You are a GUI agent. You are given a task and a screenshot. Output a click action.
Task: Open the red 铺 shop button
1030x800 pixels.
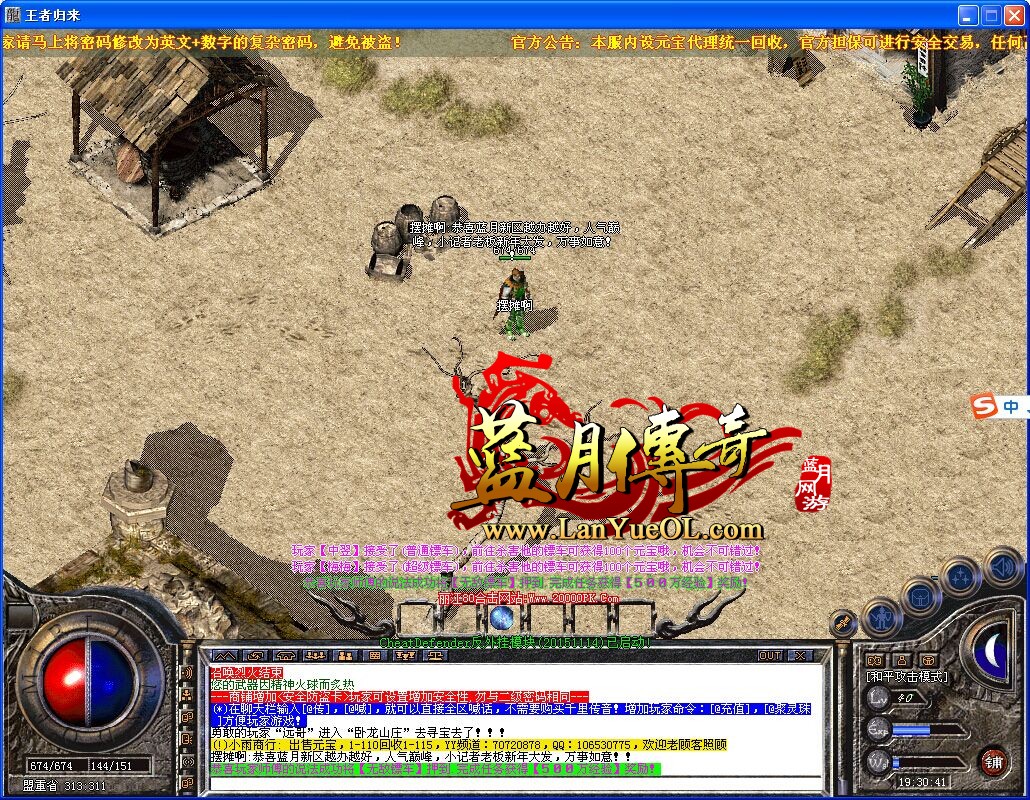coord(993,762)
